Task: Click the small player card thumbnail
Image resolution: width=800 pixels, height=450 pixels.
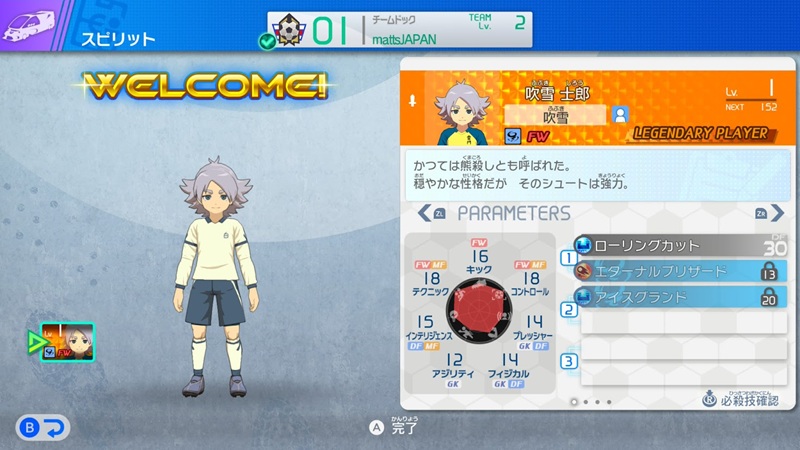Action: [67, 342]
